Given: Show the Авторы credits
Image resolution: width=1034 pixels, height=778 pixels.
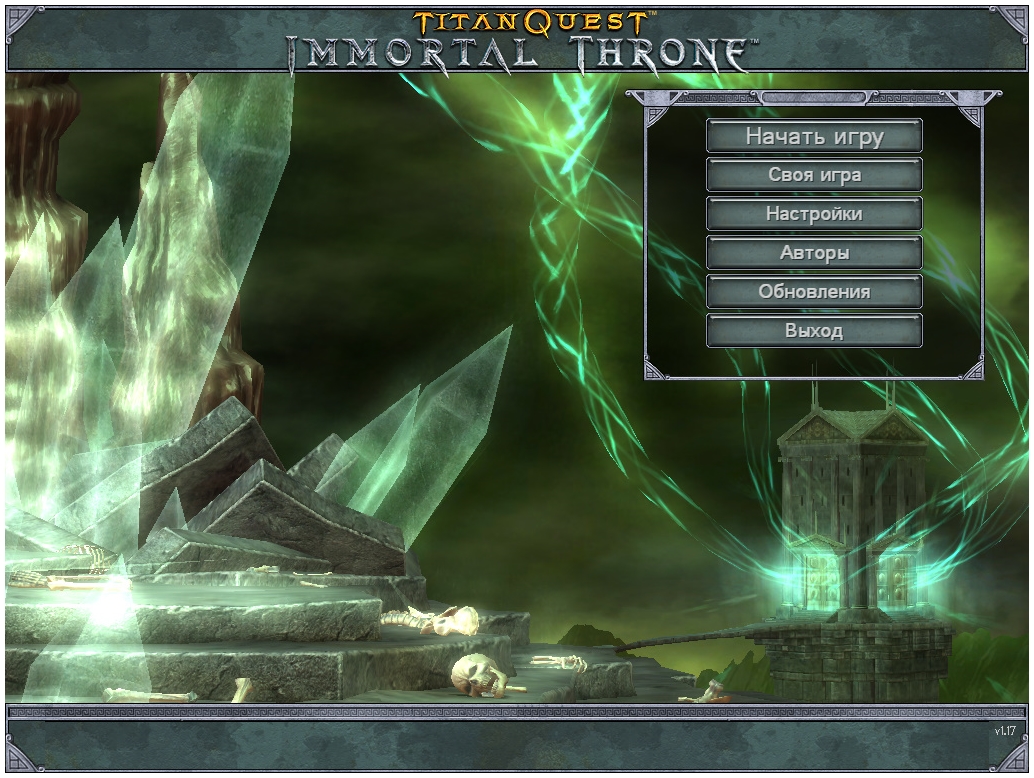Looking at the screenshot, I should click(x=814, y=253).
